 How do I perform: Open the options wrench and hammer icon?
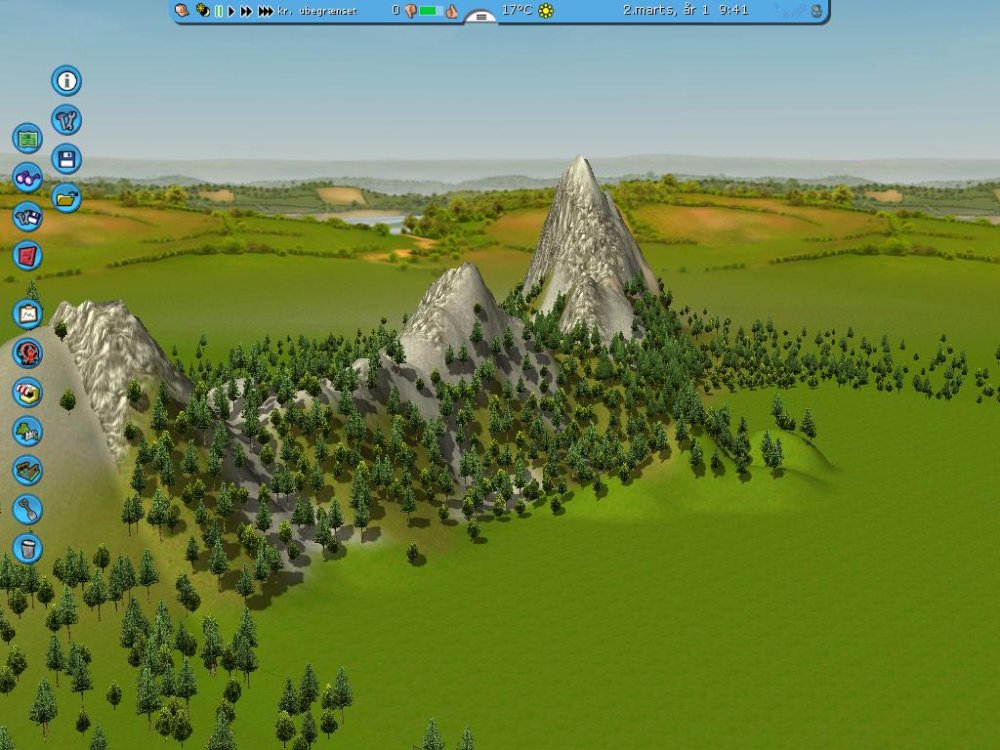click(66, 121)
